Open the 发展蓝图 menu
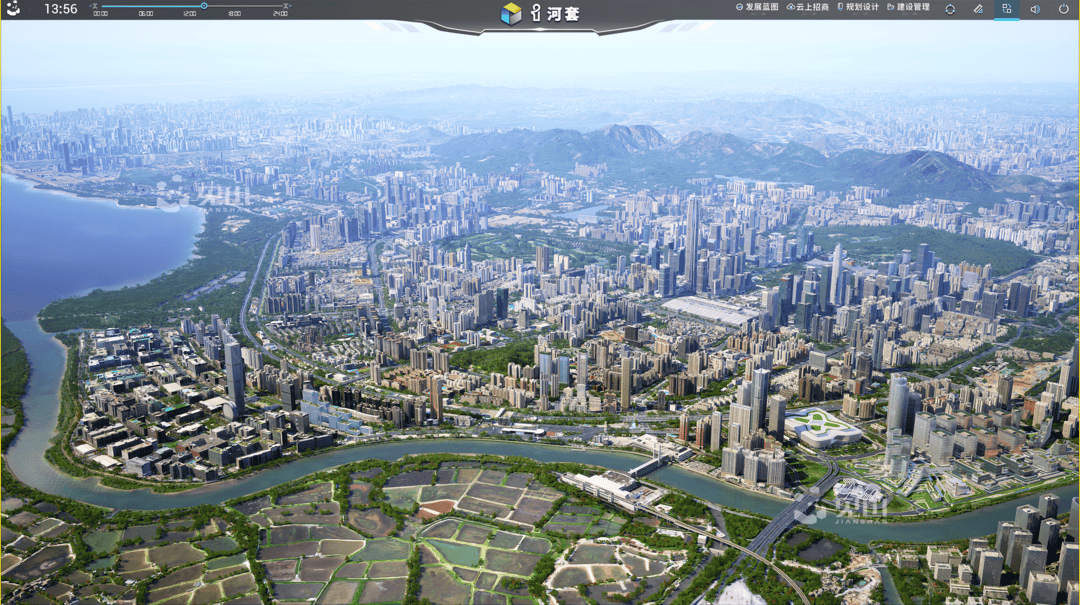 pyautogui.click(x=757, y=7)
